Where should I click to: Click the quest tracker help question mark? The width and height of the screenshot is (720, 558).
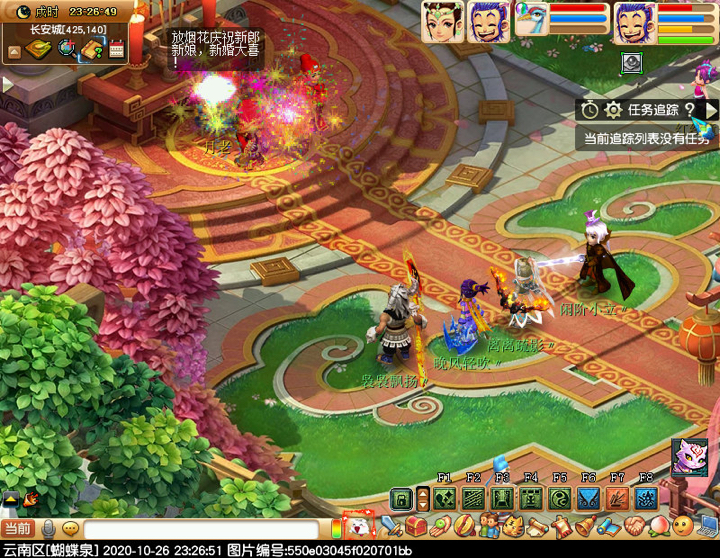(689, 110)
